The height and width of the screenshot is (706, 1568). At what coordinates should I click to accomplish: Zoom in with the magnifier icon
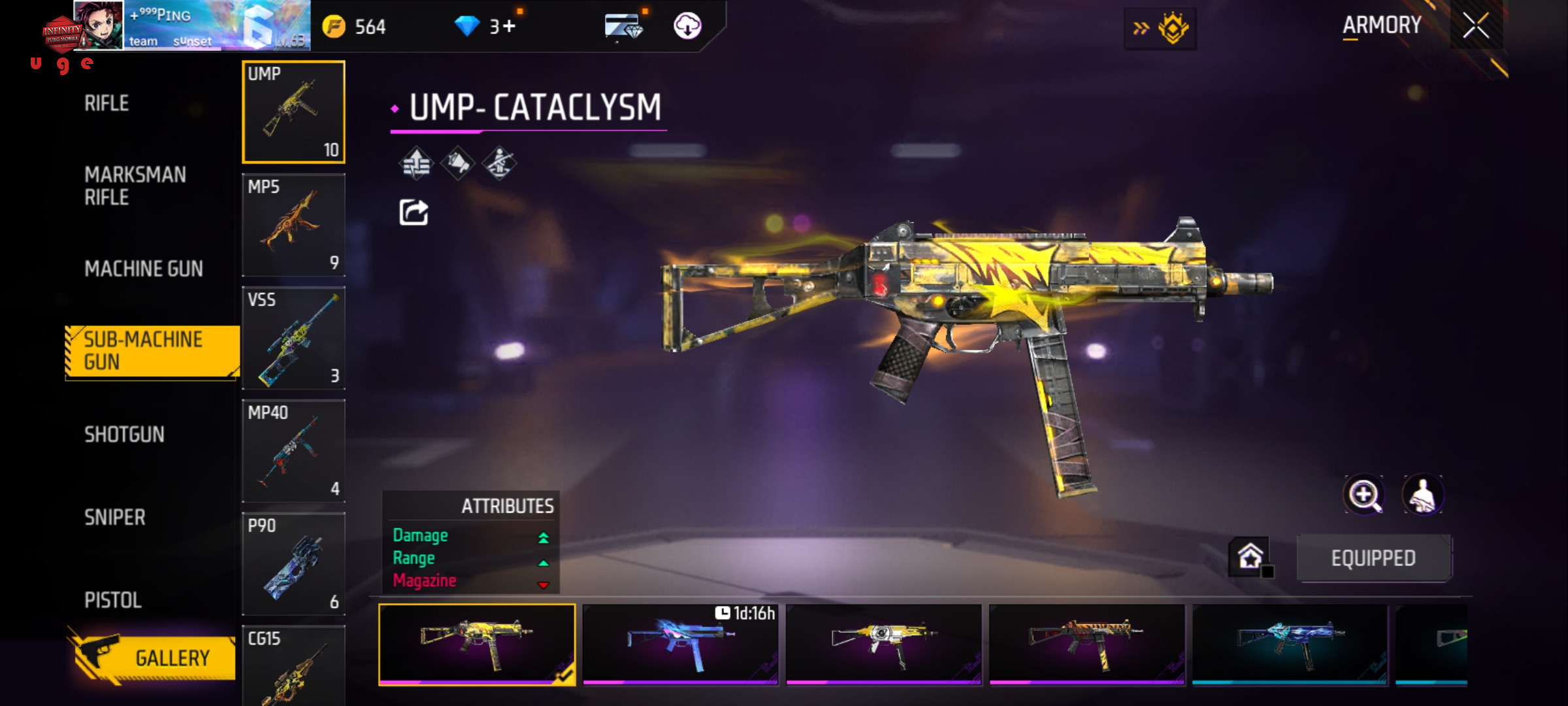[1364, 495]
